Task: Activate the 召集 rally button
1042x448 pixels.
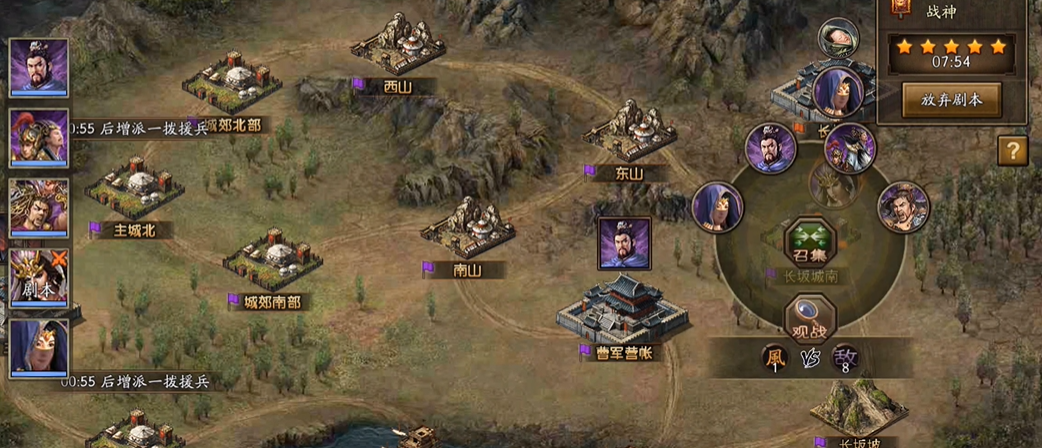Action: point(809,242)
